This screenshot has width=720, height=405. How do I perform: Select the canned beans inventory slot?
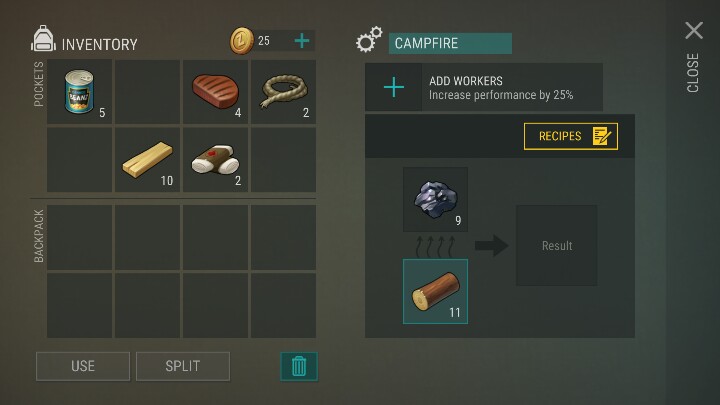point(80,92)
